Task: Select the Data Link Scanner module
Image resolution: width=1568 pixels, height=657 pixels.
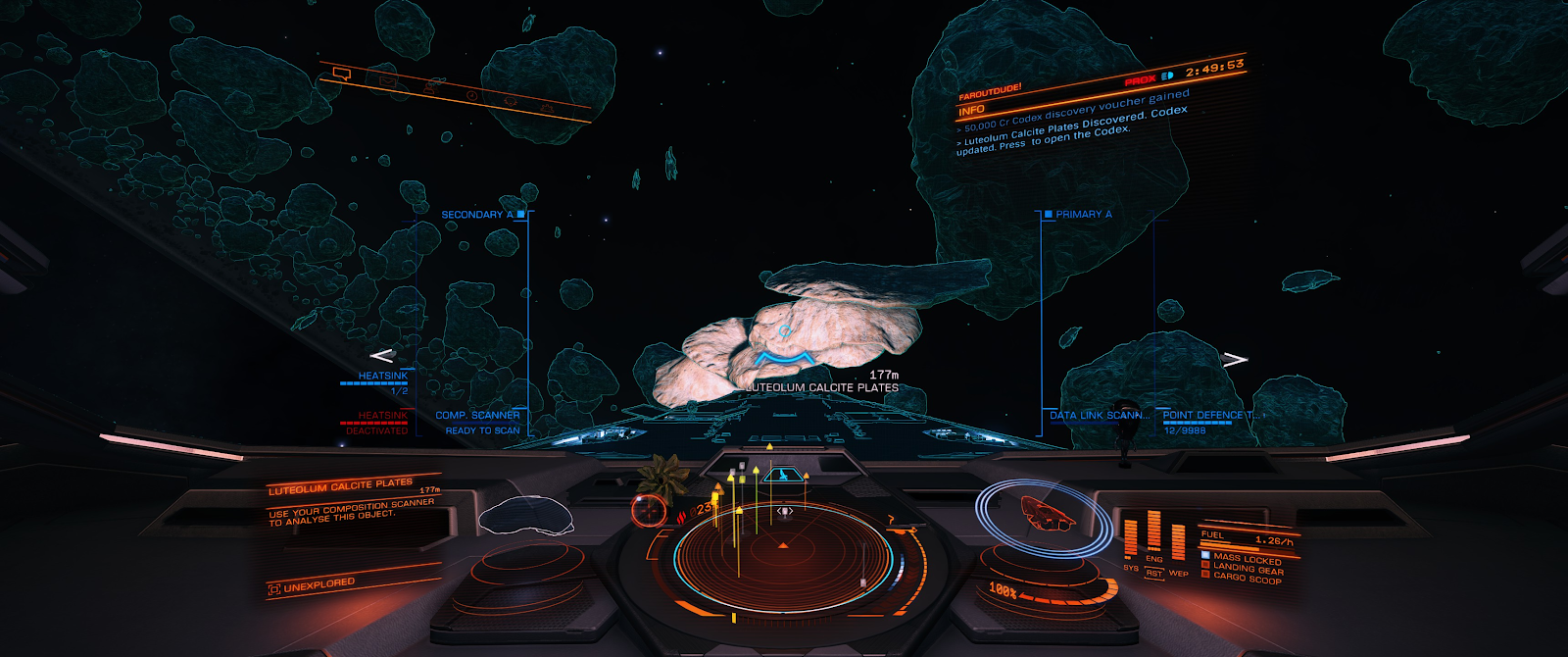Action: point(1096,416)
